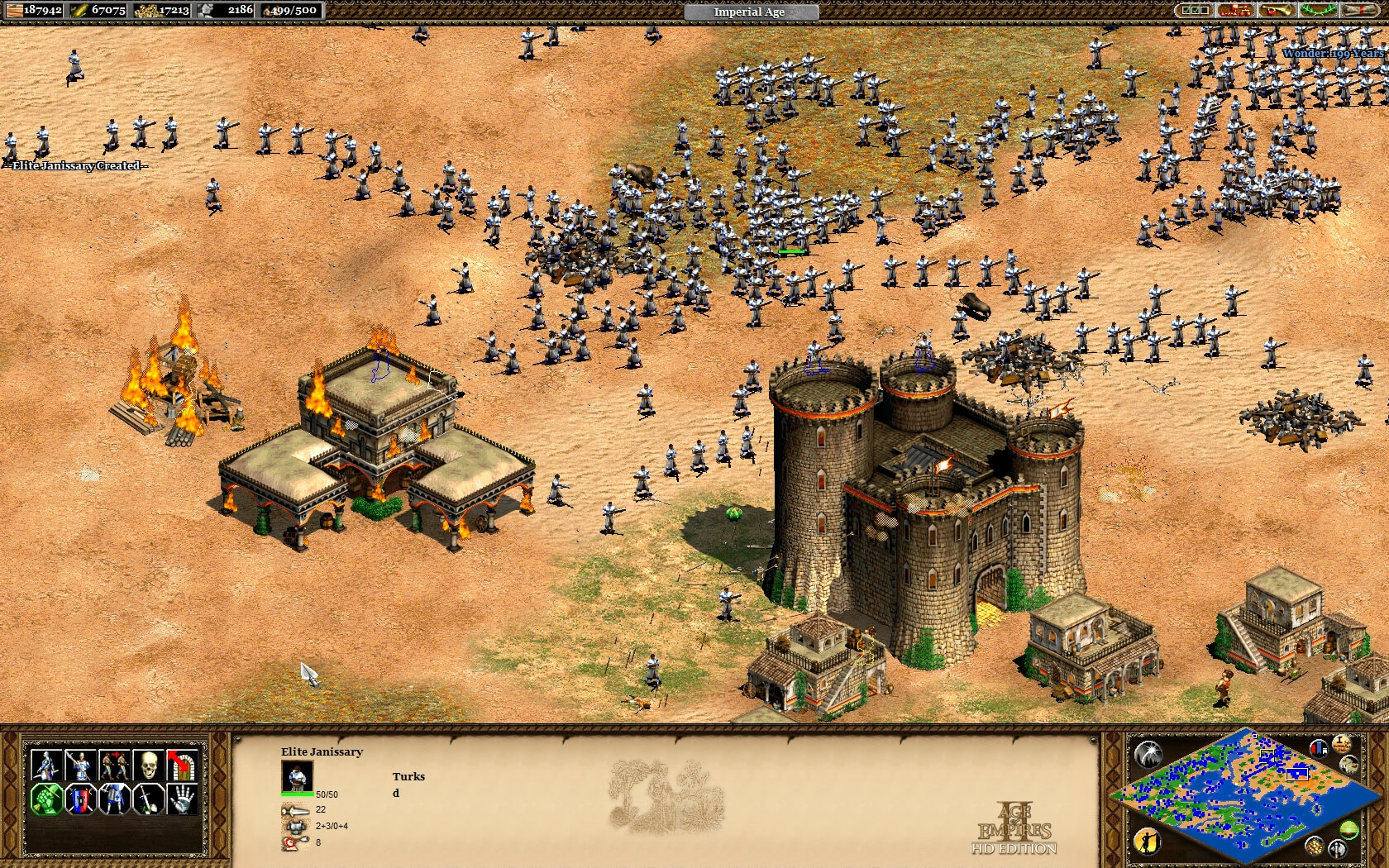Choose the follow command icon
Screen dimensions: 1389x868
tap(115, 766)
